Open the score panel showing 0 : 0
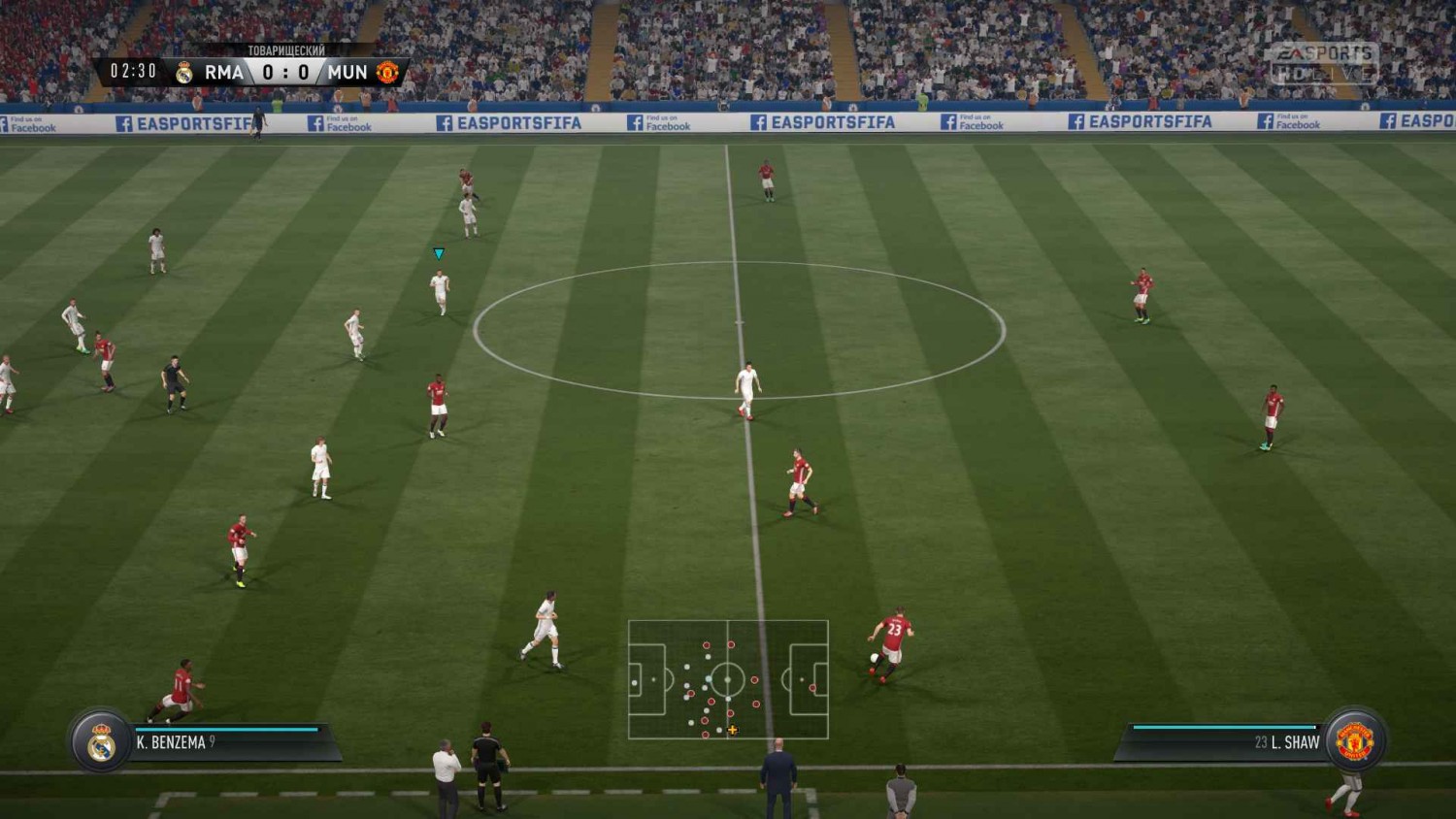This screenshot has height=819, width=1456. point(284,71)
